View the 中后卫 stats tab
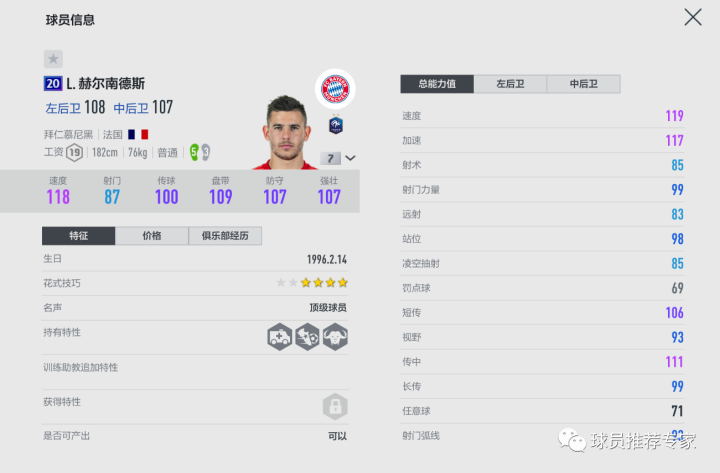This screenshot has width=720, height=473. point(583,84)
